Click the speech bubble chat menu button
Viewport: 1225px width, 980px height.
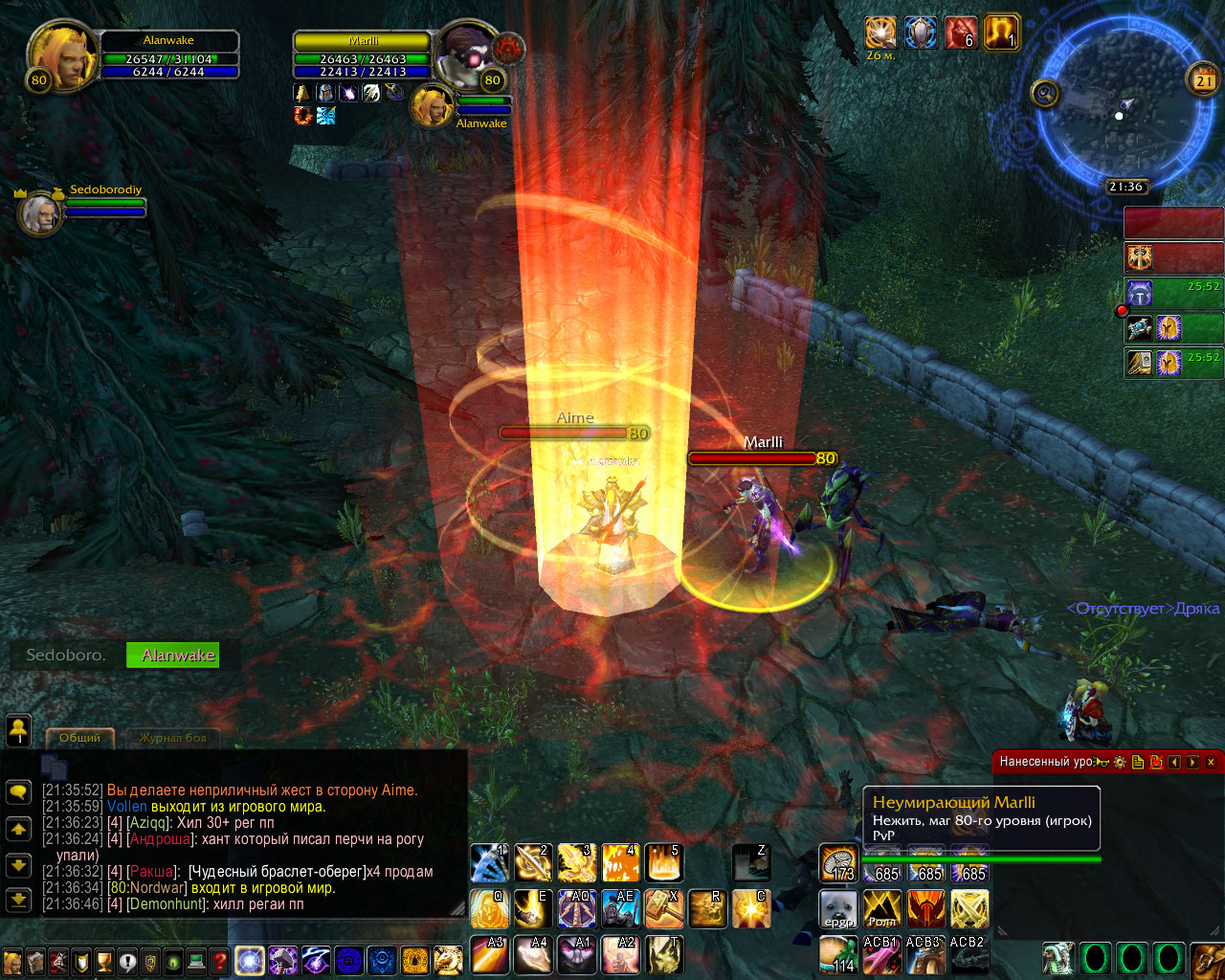tap(19, 791)
